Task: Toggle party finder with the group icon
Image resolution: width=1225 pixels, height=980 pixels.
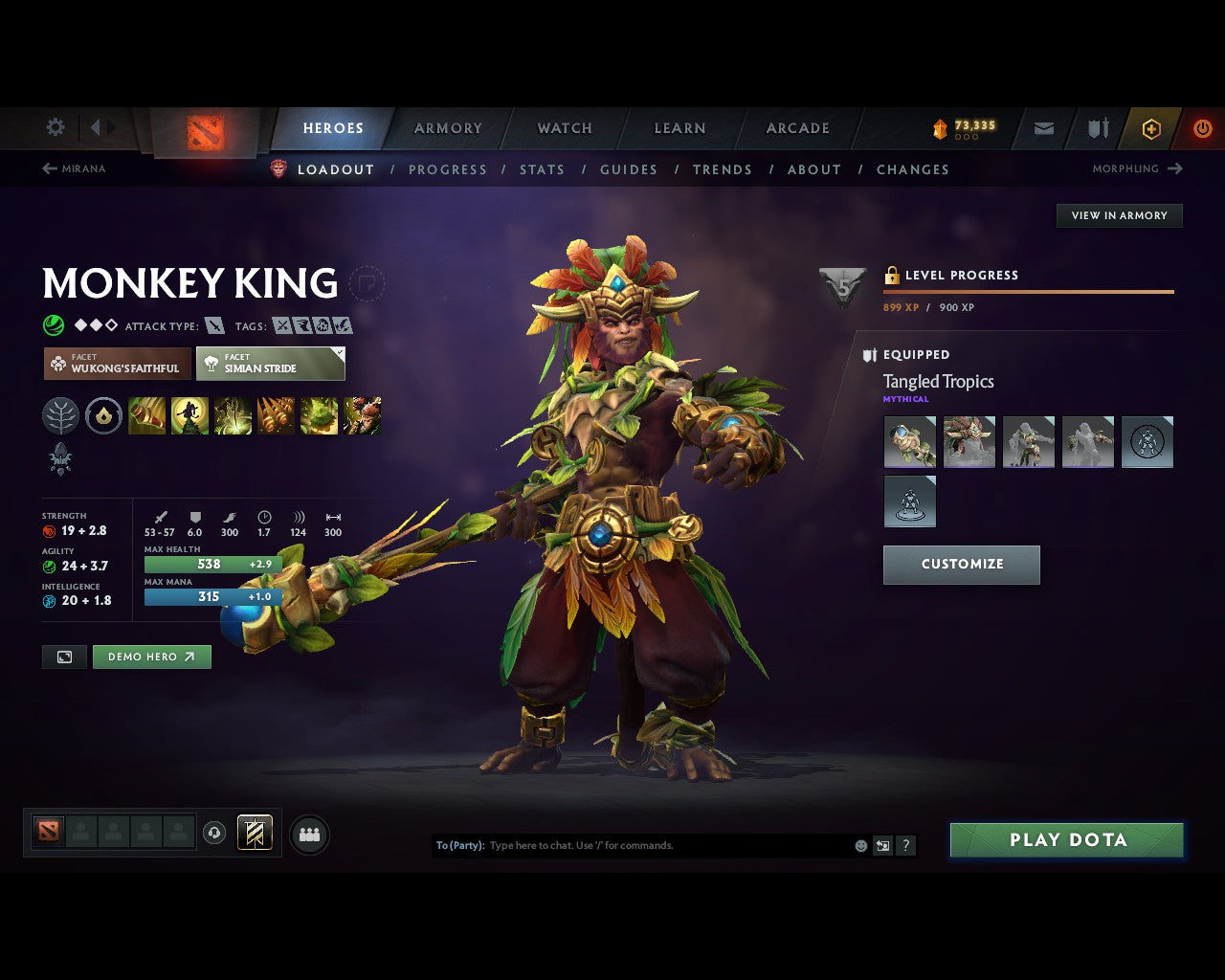Action: click(x=308, y=834)
